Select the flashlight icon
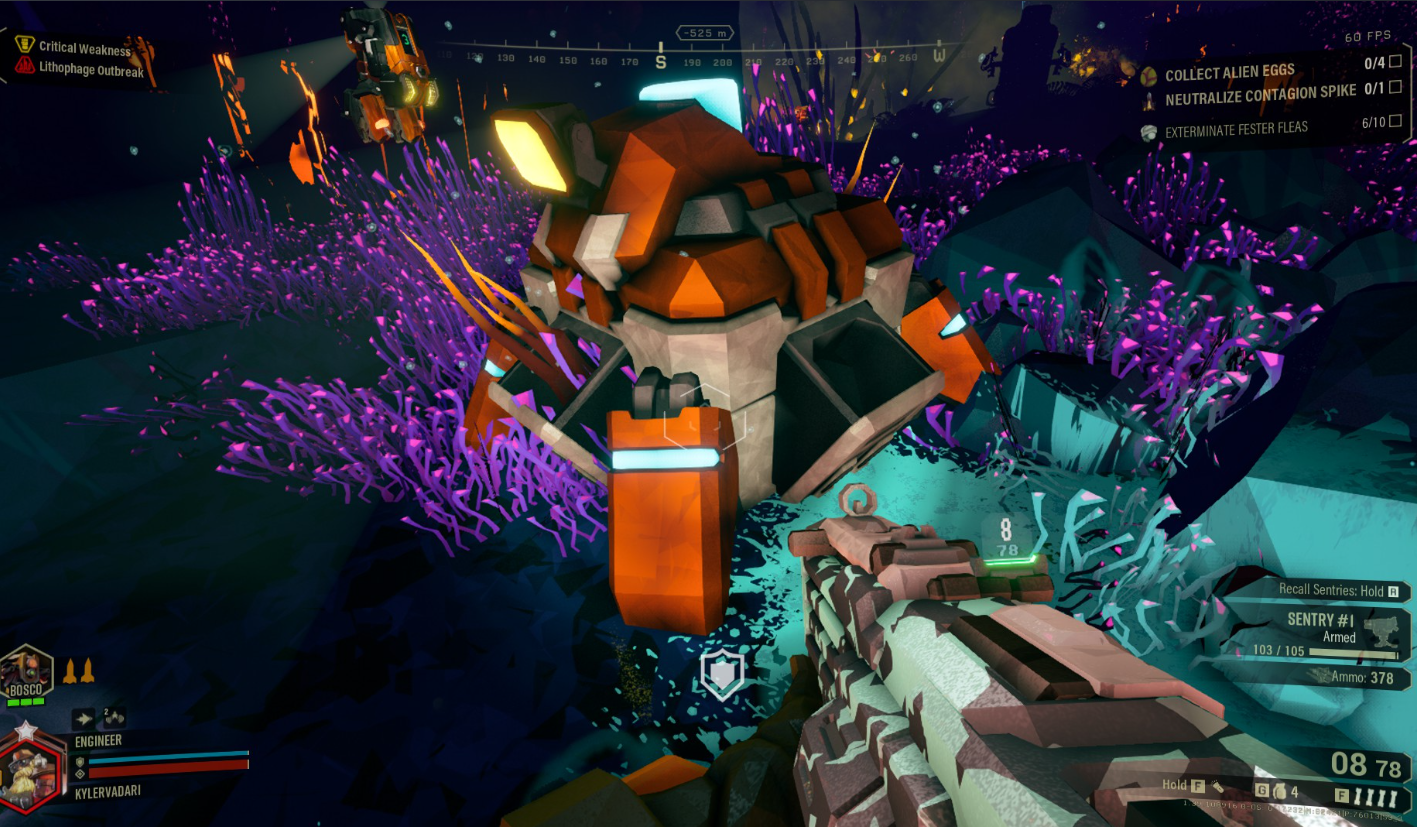Image resolution: width=1417 pixels, height=827 pixels. tap(1218, 786)
